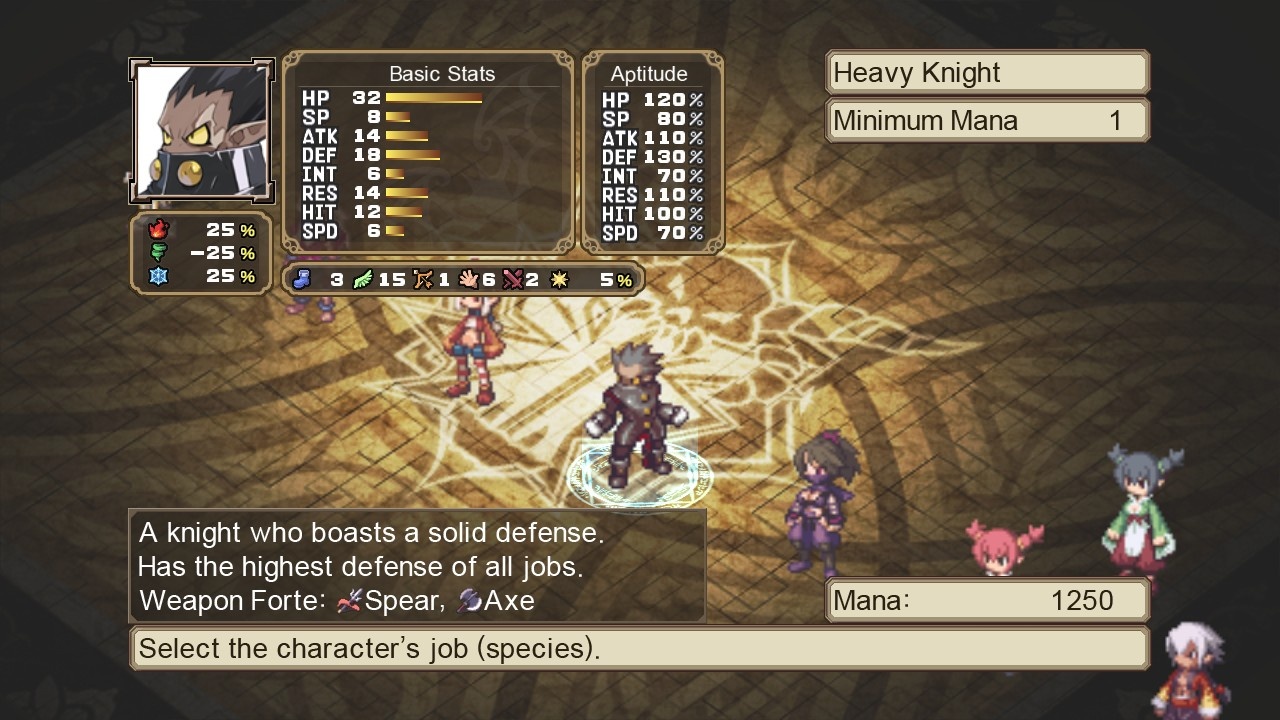
Task: Click the Minimum Mana field
Action: click(986, 120)
